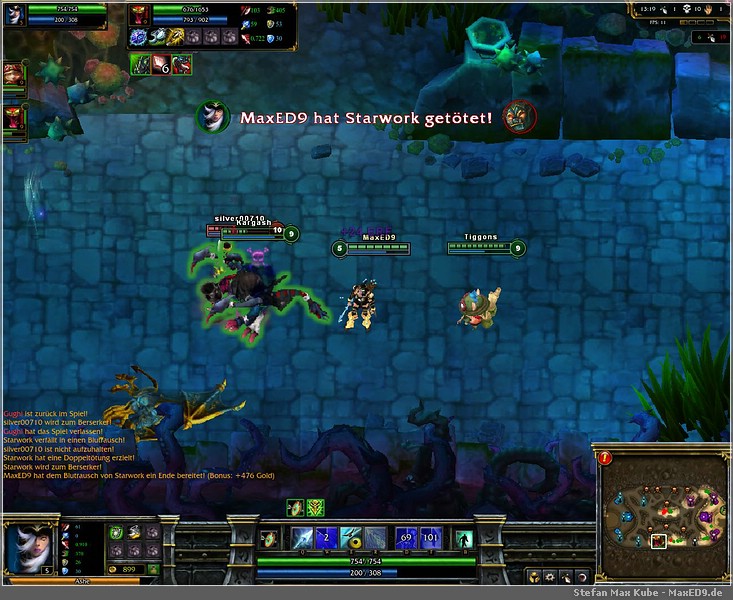The width and height of the screenshot is (733, 600).
Task: Use the summoner spell with 101 cooldown
Action: click(x=430, y=538)
